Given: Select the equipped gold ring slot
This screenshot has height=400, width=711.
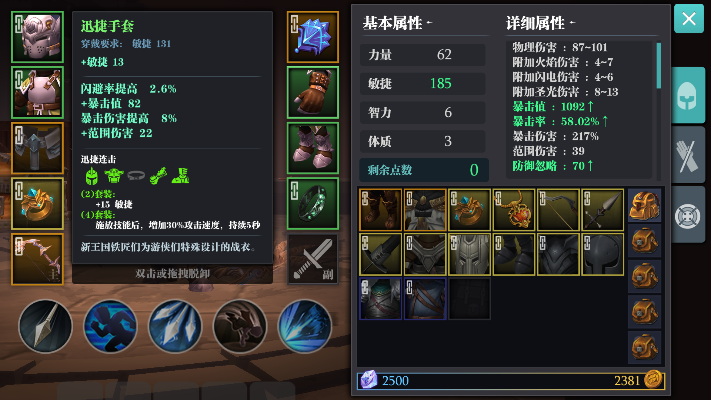Looking at the screenshot, I should [31, 203].
